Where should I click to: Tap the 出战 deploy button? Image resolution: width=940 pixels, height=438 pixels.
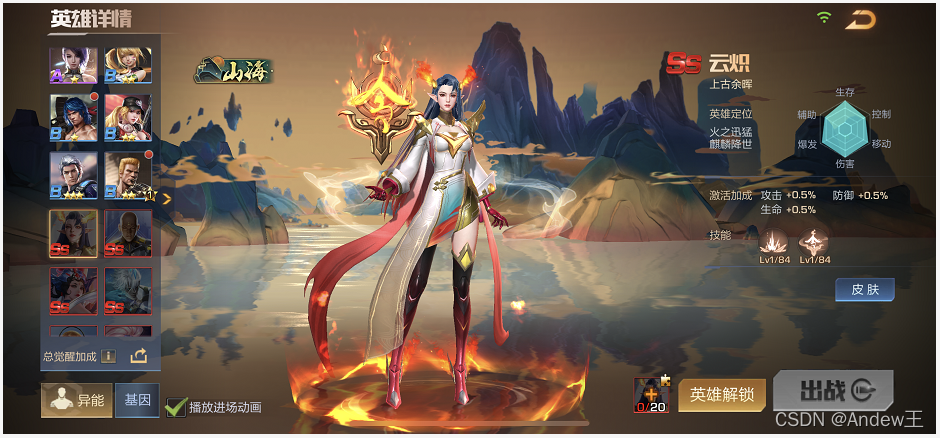832,391
